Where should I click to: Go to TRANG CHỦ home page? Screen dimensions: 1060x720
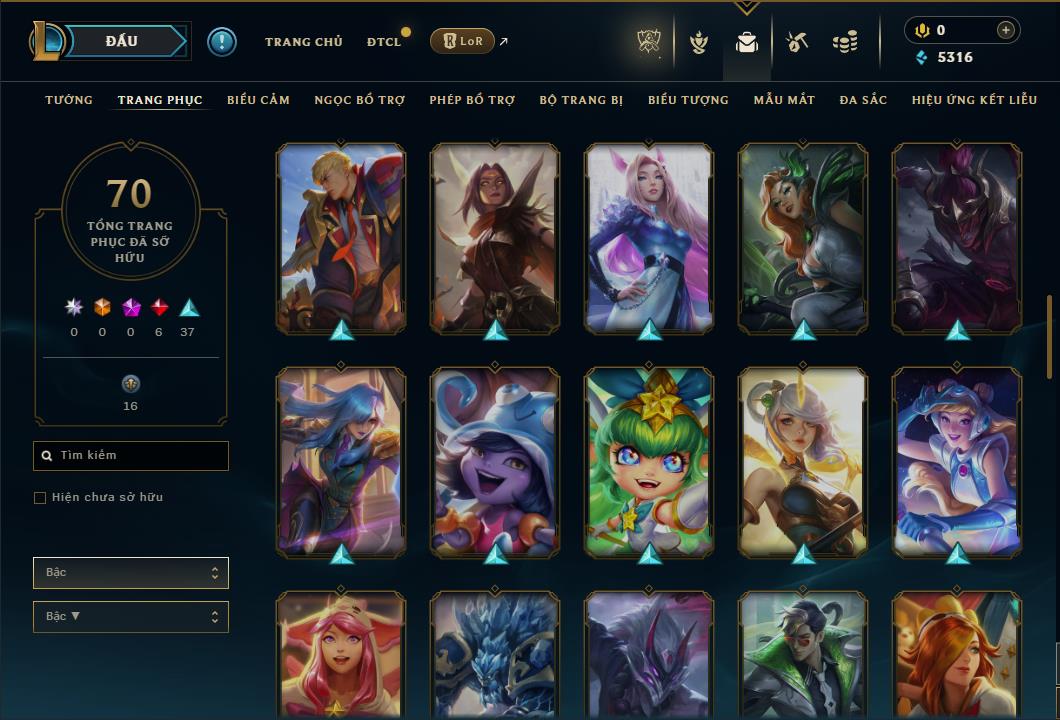(303, 42)
